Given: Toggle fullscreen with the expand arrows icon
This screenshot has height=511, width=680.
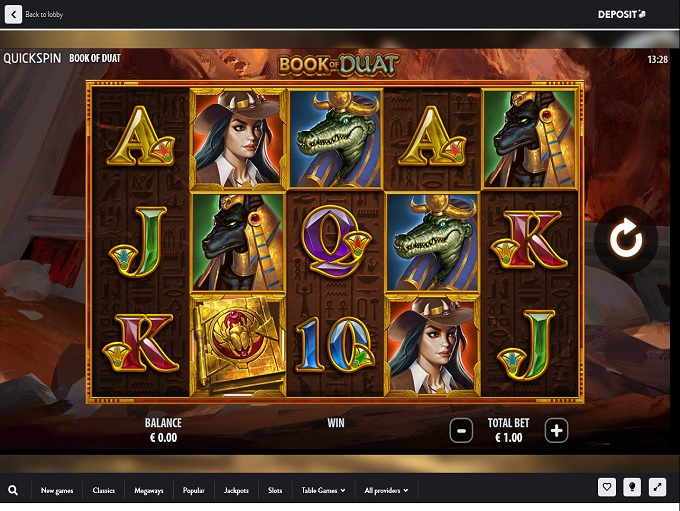Looking at the screenshot, I should coord(657,488).
